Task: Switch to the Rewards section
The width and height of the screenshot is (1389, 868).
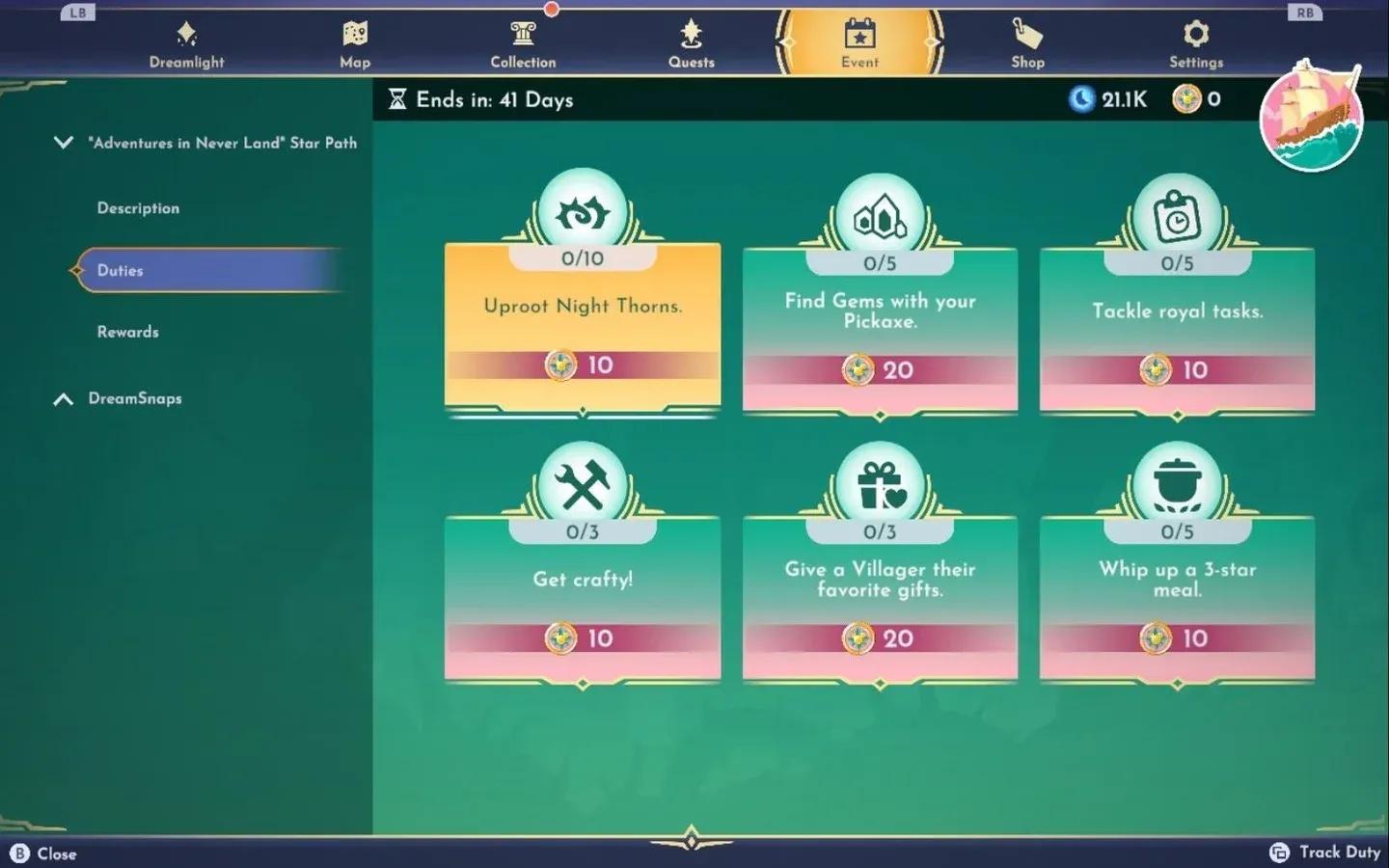Action: pyautogui.click(x=127, y=331)
